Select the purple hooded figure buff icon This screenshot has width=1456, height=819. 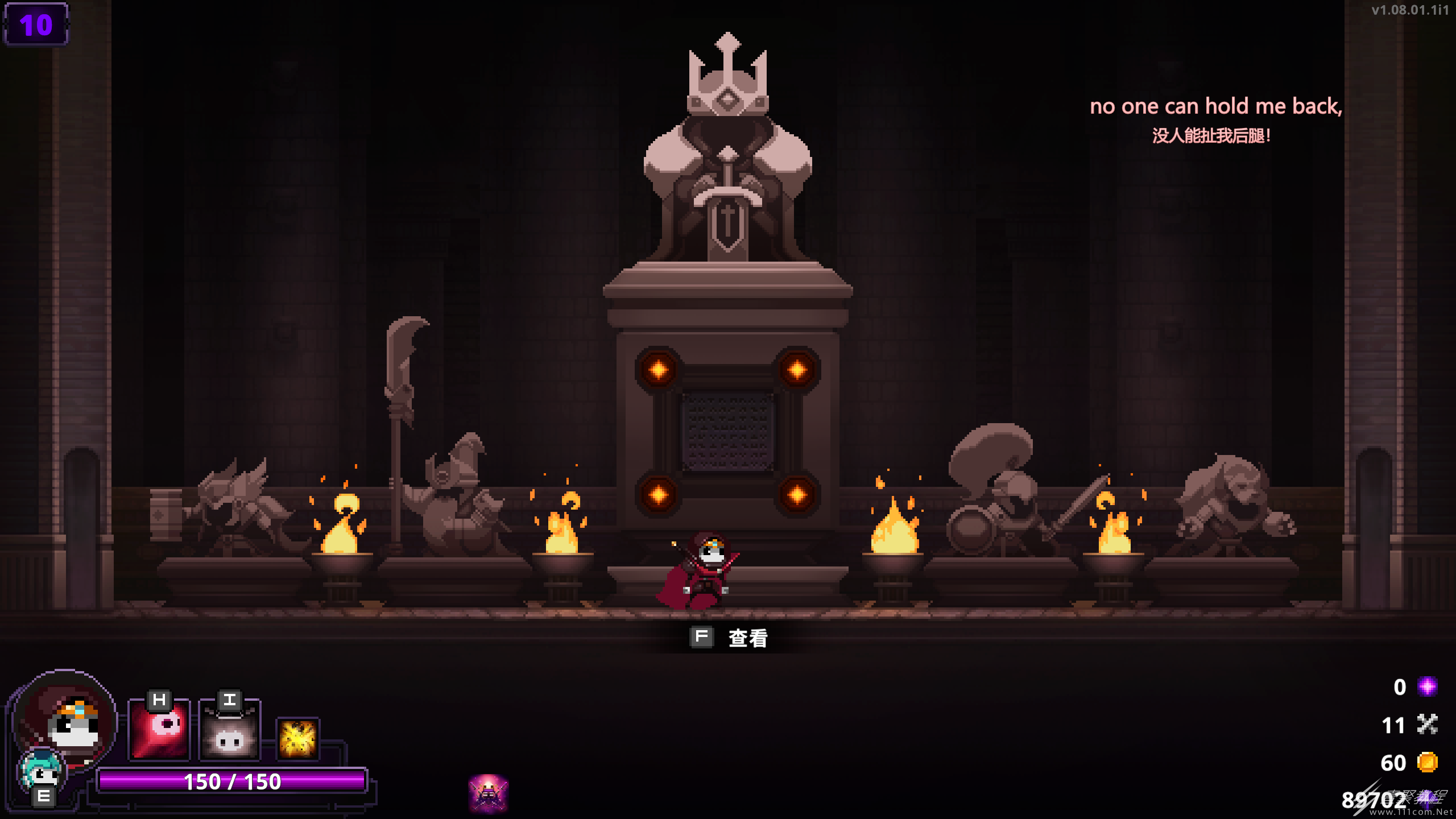click(488, 793)
